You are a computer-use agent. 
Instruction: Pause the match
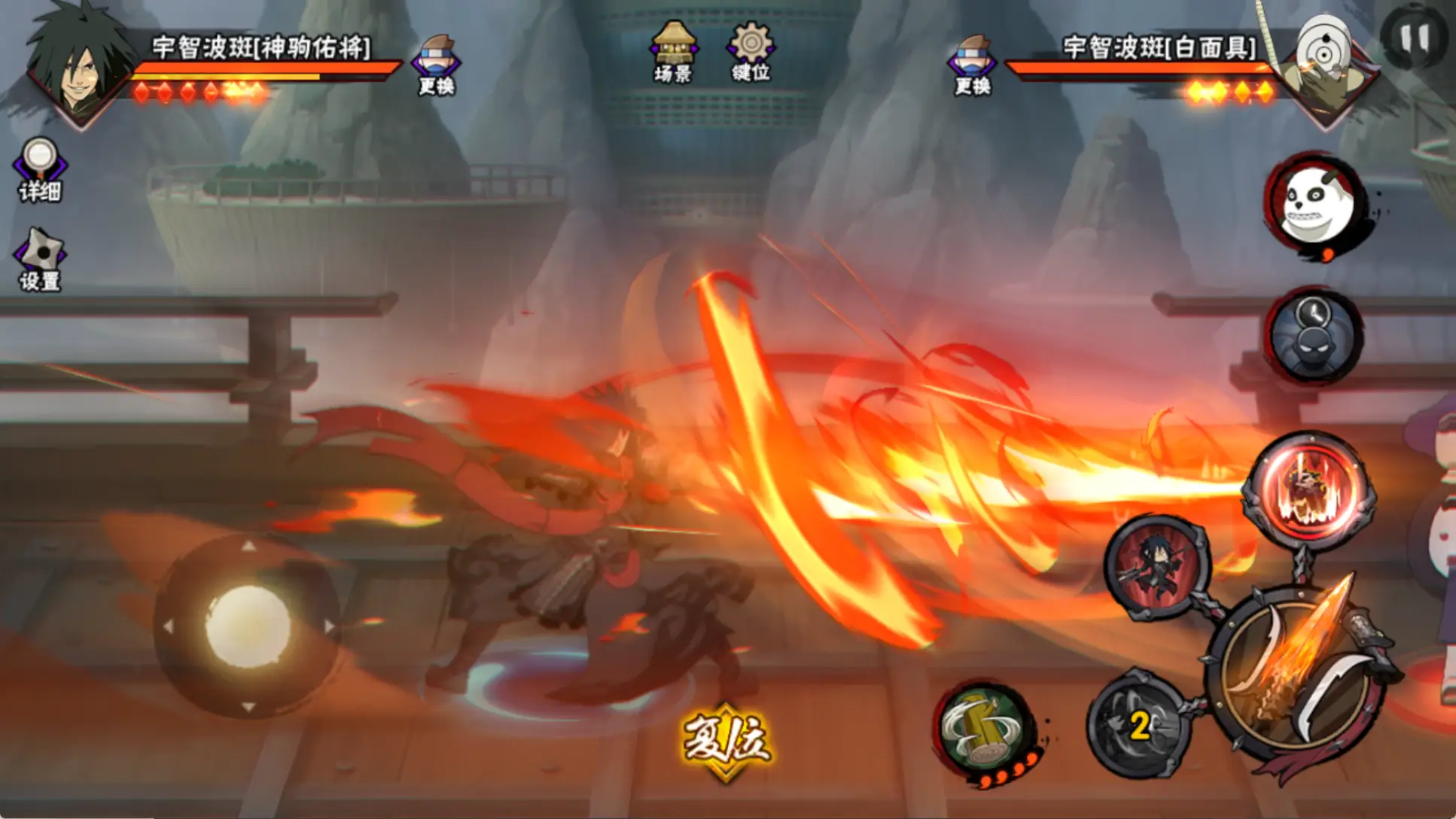tap(1414, 38)
